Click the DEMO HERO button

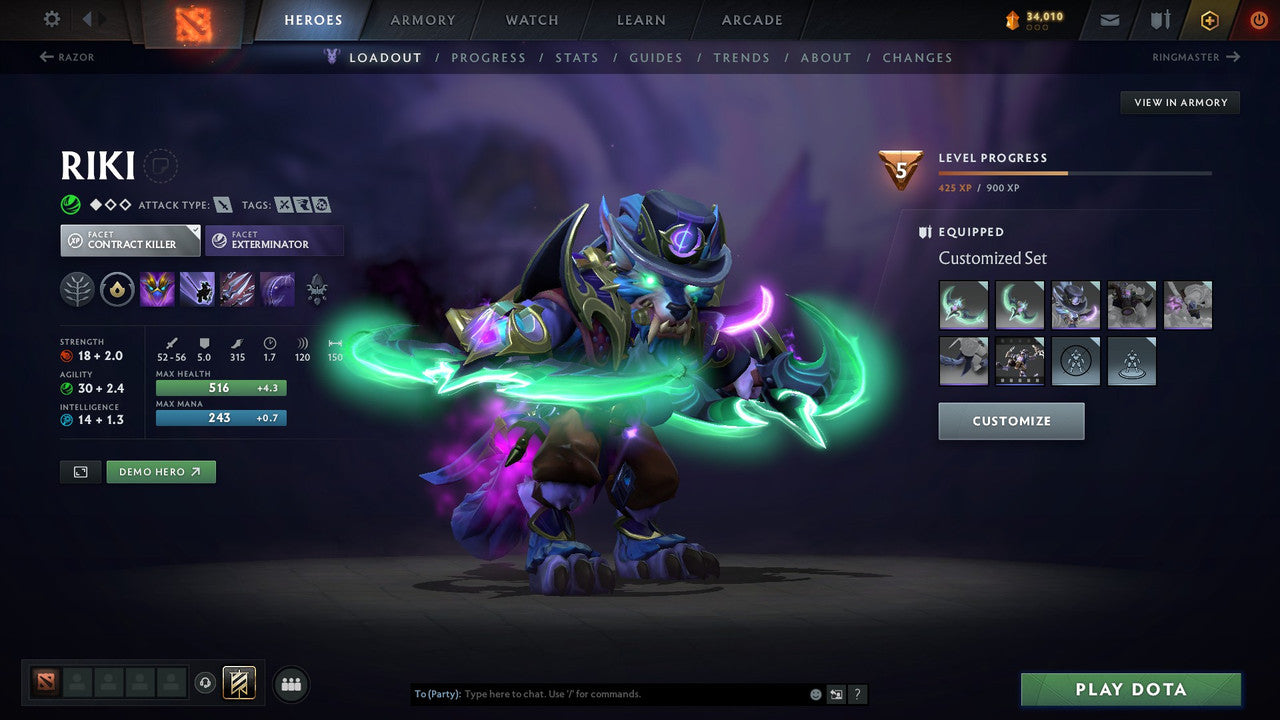coord(160,471)
